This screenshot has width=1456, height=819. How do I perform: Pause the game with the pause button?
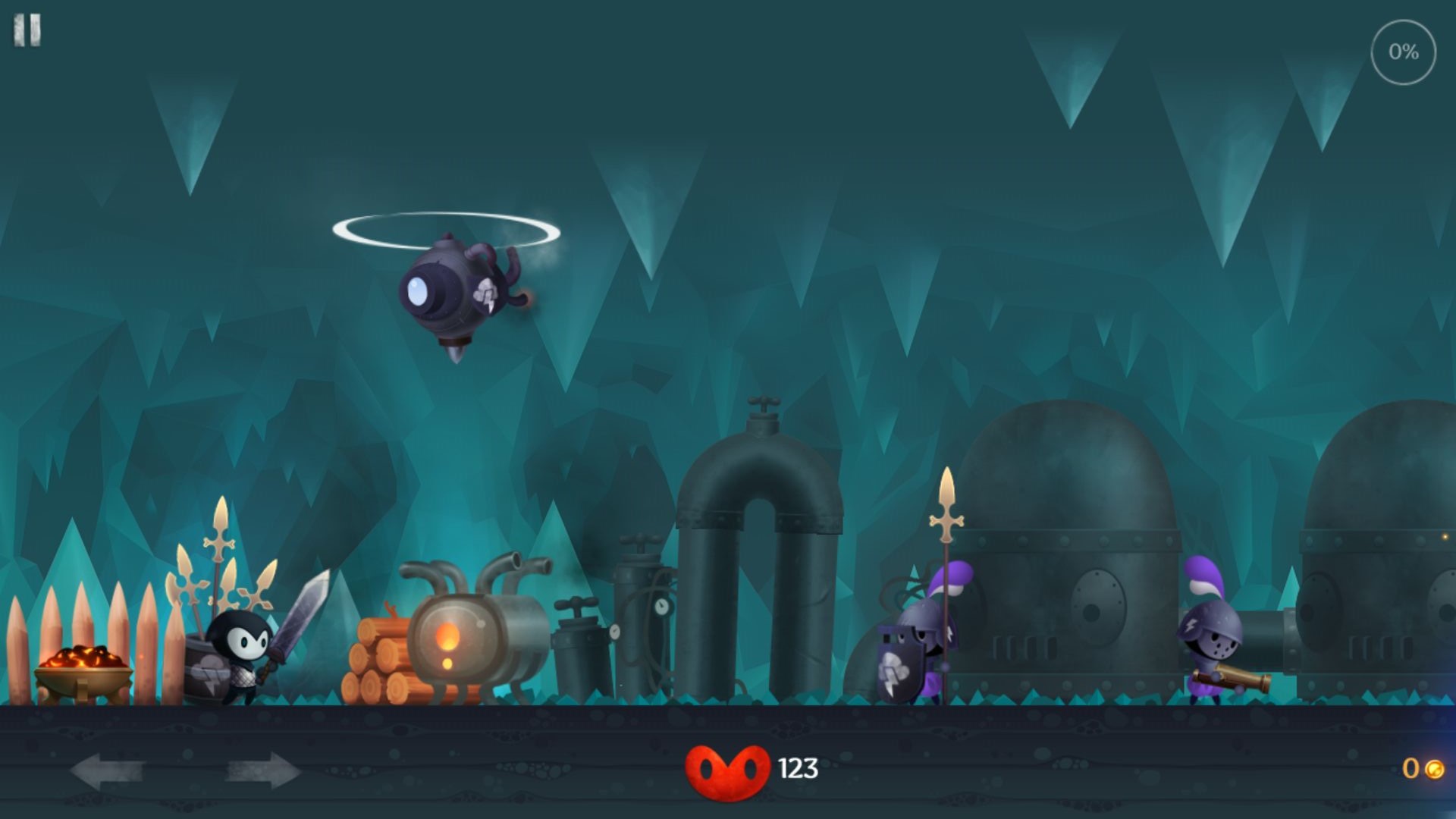(x=27, y=31)
